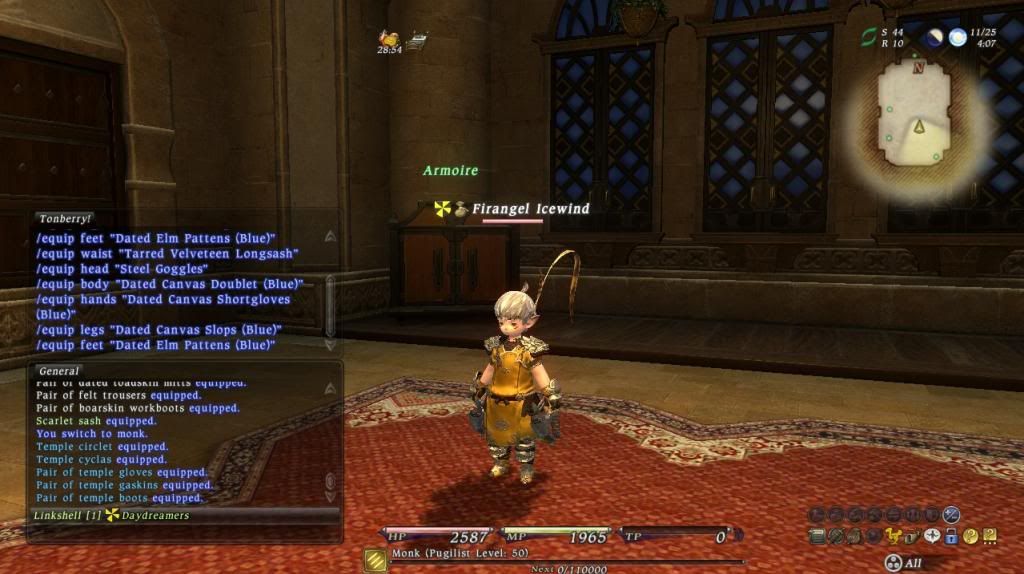Select the General chat log tab
This screenshot has width=1024, height=574.
[x=59, y=370]
